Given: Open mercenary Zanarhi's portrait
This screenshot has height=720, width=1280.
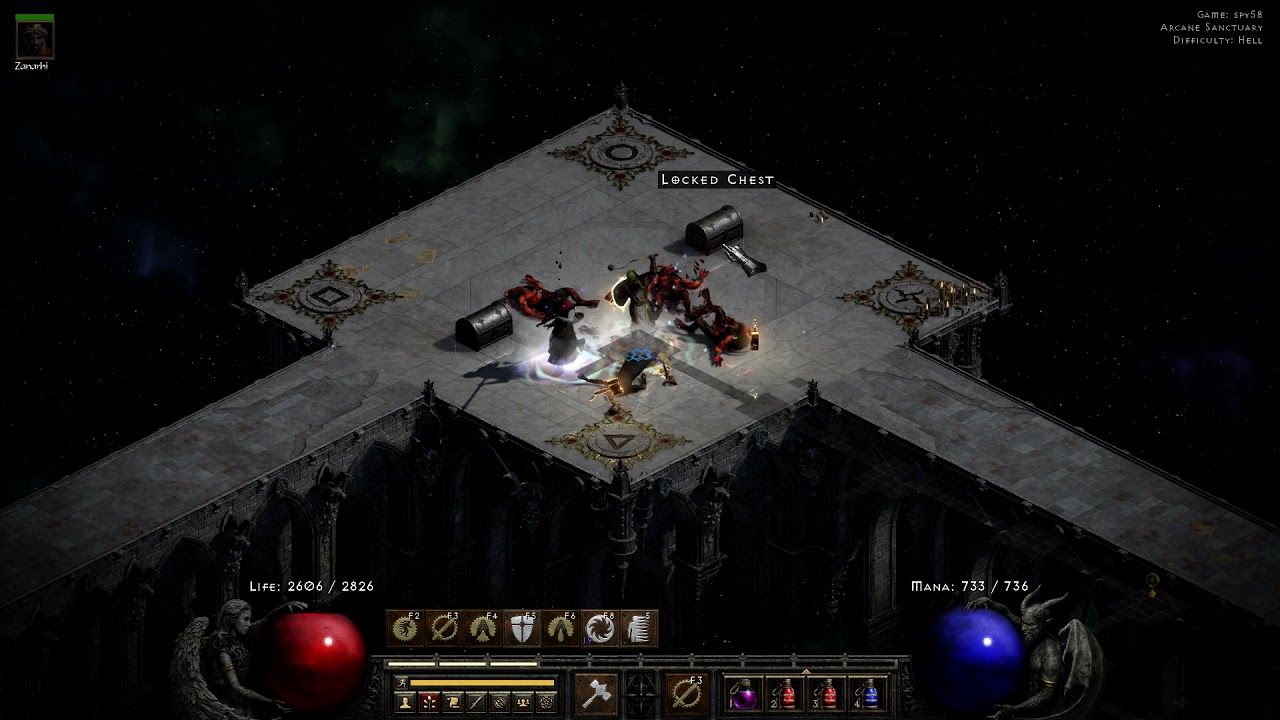Looking at the screenshot, I should pos(35,39).
